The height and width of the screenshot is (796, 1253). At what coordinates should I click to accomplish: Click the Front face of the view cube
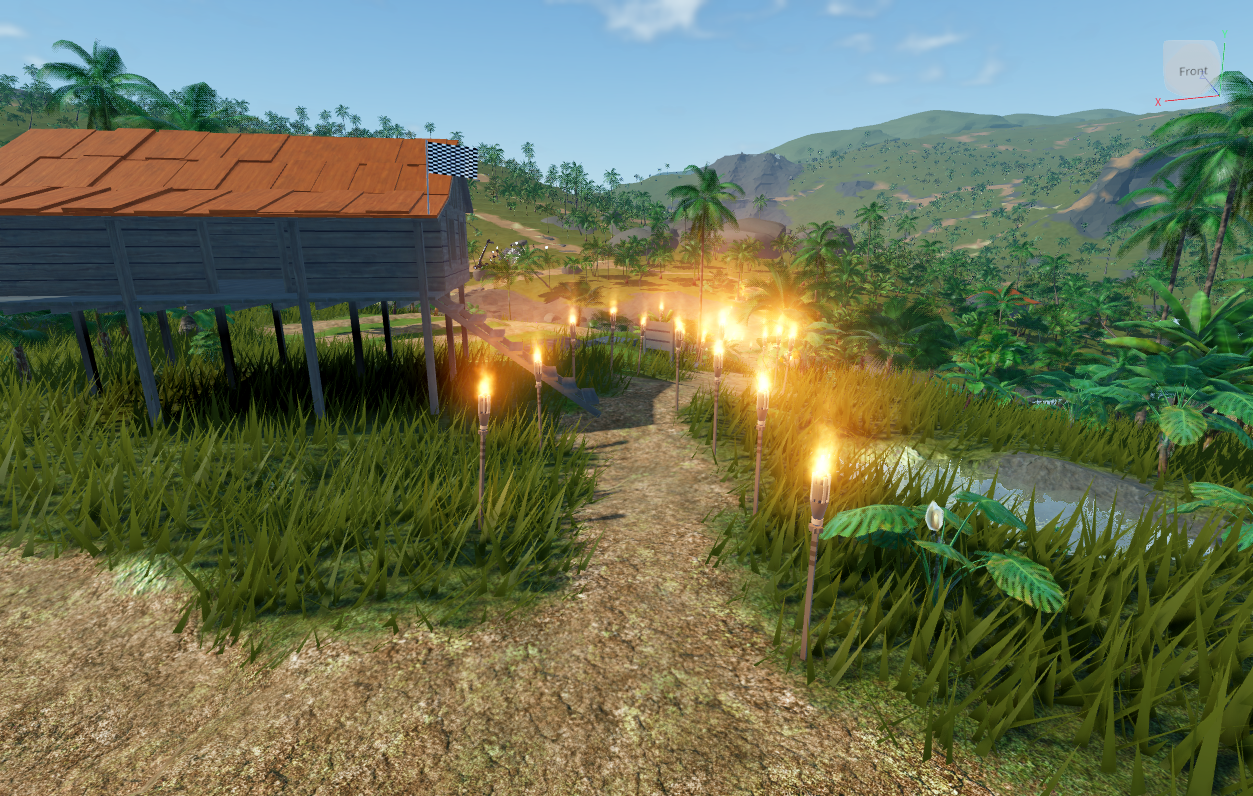tap(1192, 70)
